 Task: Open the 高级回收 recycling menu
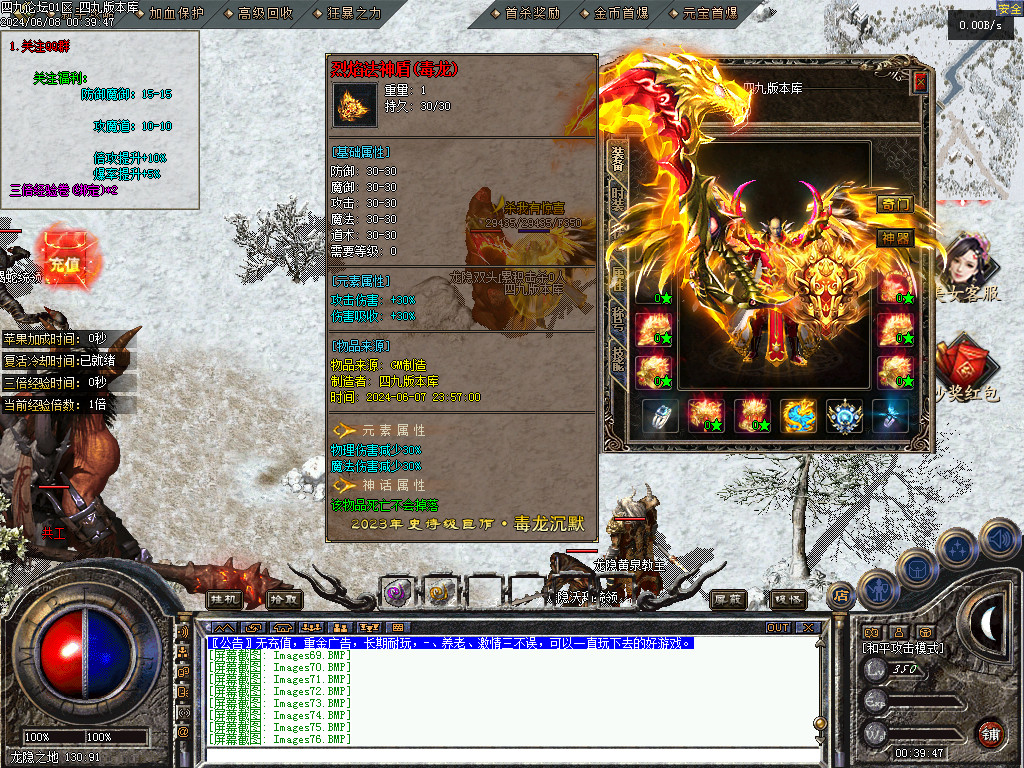tap(265, 13)
